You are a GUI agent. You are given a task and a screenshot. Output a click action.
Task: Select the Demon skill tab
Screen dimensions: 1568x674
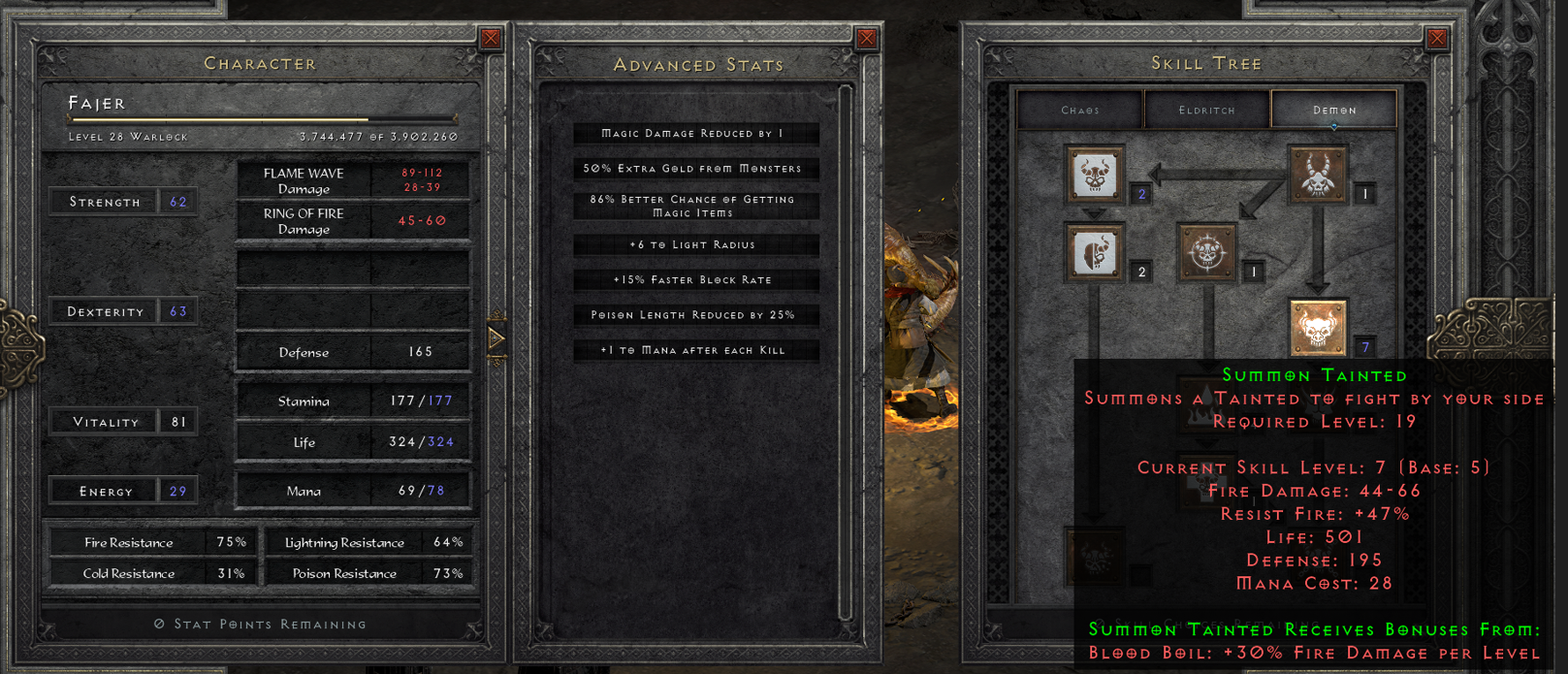coord(1334,110)
